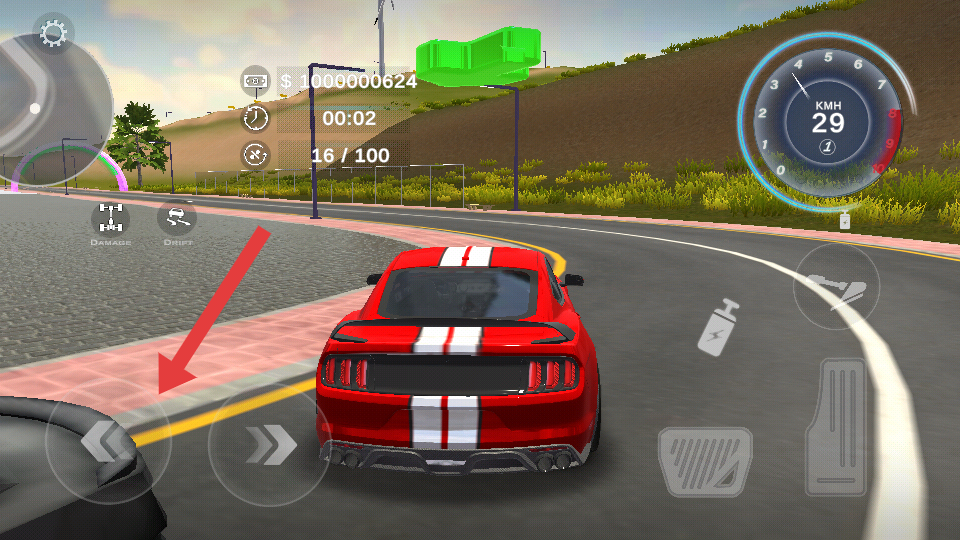Steer left with the left arrow button
960x540 pixels.
click(x=107, y=442)
